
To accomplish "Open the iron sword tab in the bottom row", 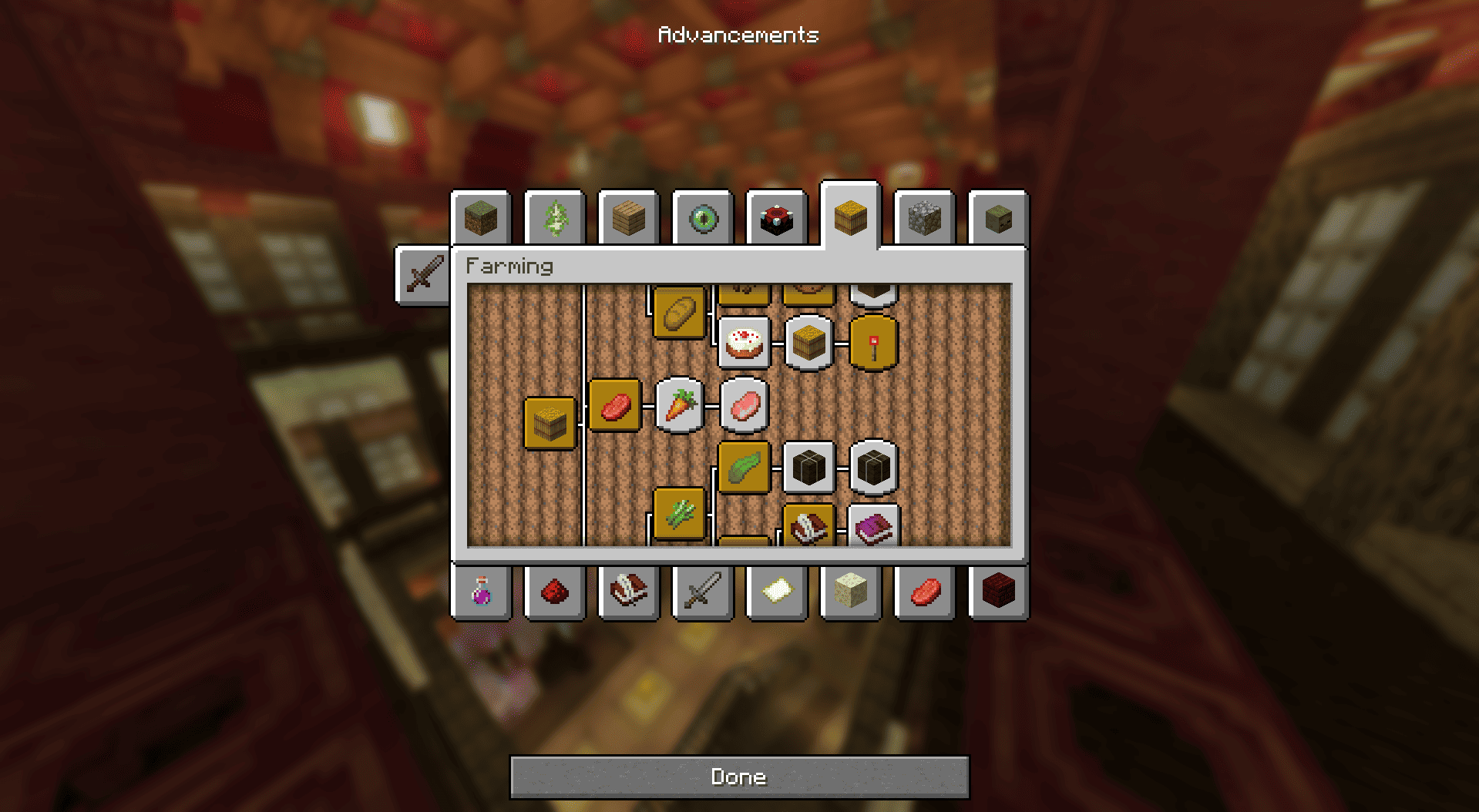I will click(x=703, y=592).
